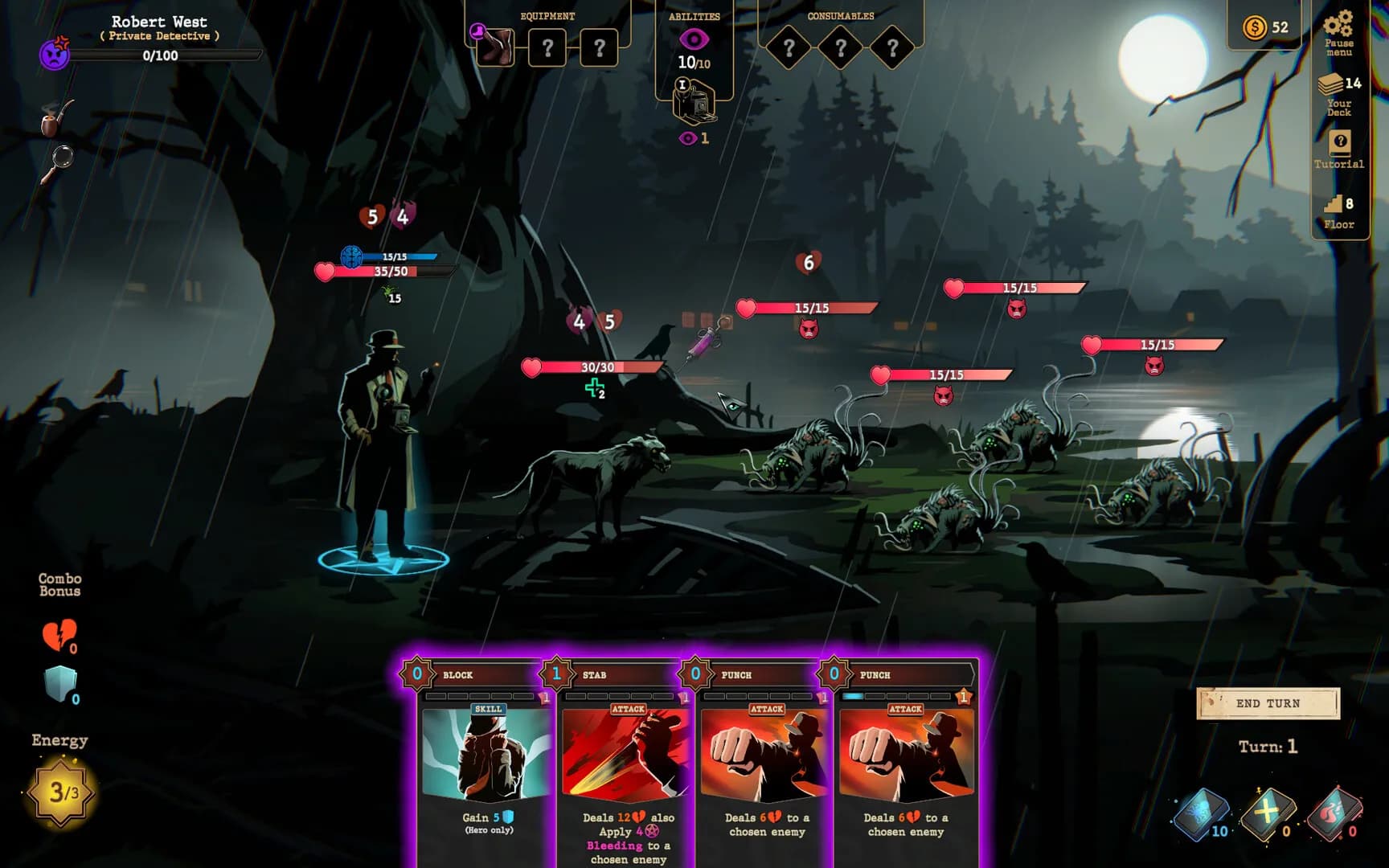
Task: Open the red flame card pile
Action: (1334, 813)
